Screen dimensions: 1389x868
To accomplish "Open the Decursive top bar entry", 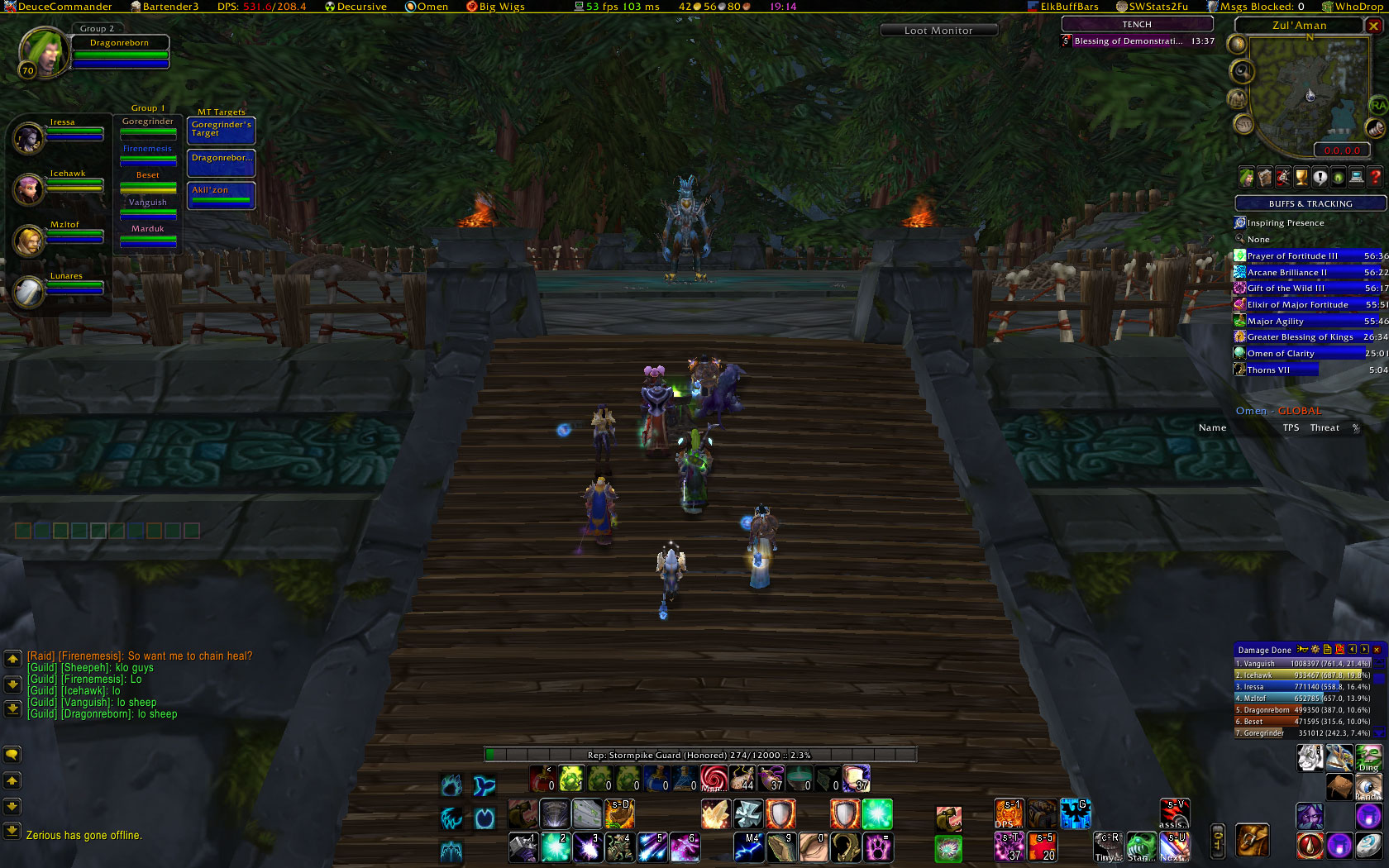I will click(x=356, y=7).
